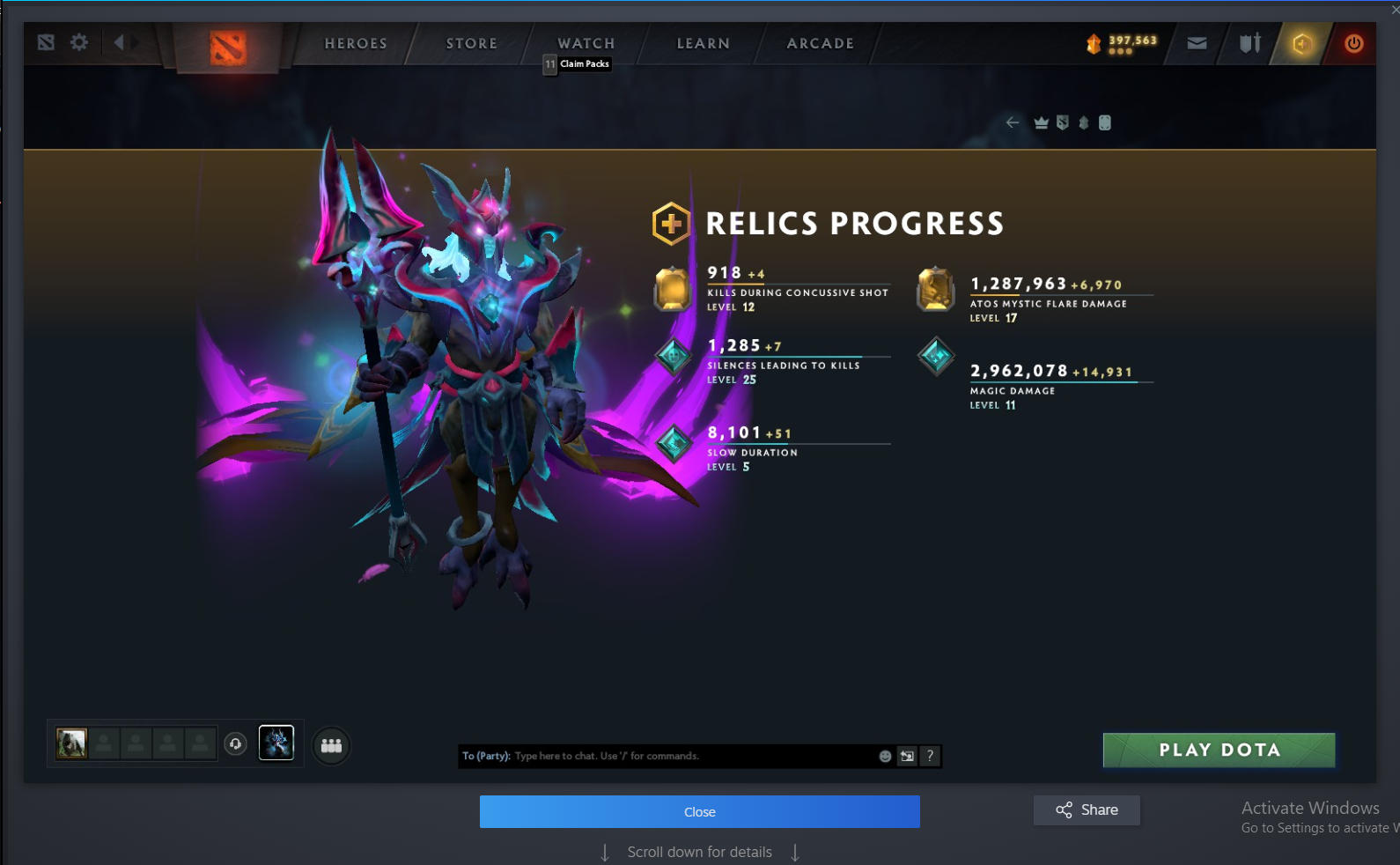Close the Relics Progress overlay
Viewport: 1400px width, 865px height.
pyautogui.click(x=699, y=811)
